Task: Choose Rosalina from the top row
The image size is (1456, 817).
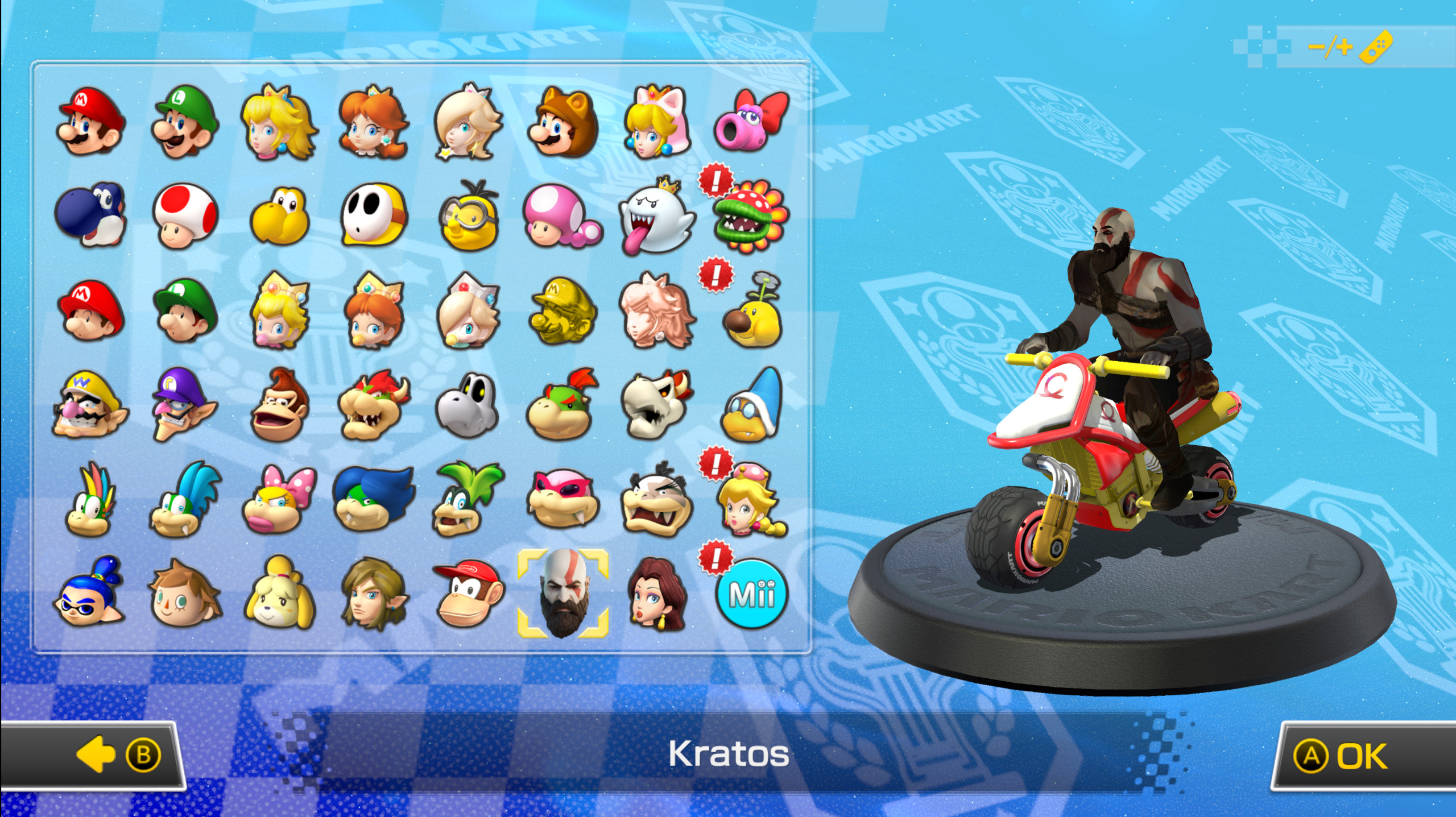Action: point(468,122)
